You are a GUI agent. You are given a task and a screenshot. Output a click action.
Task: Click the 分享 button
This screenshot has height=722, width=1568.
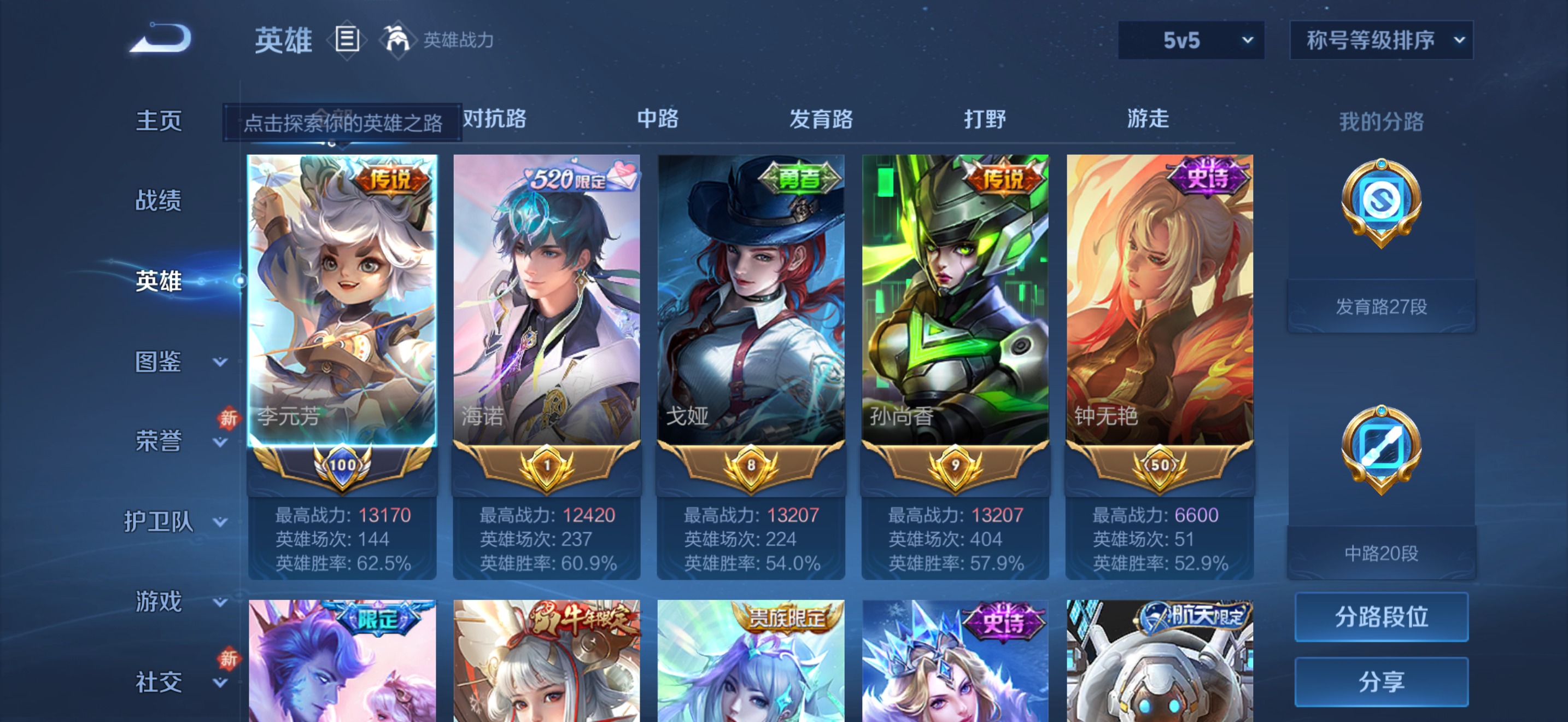[1382, 682]
